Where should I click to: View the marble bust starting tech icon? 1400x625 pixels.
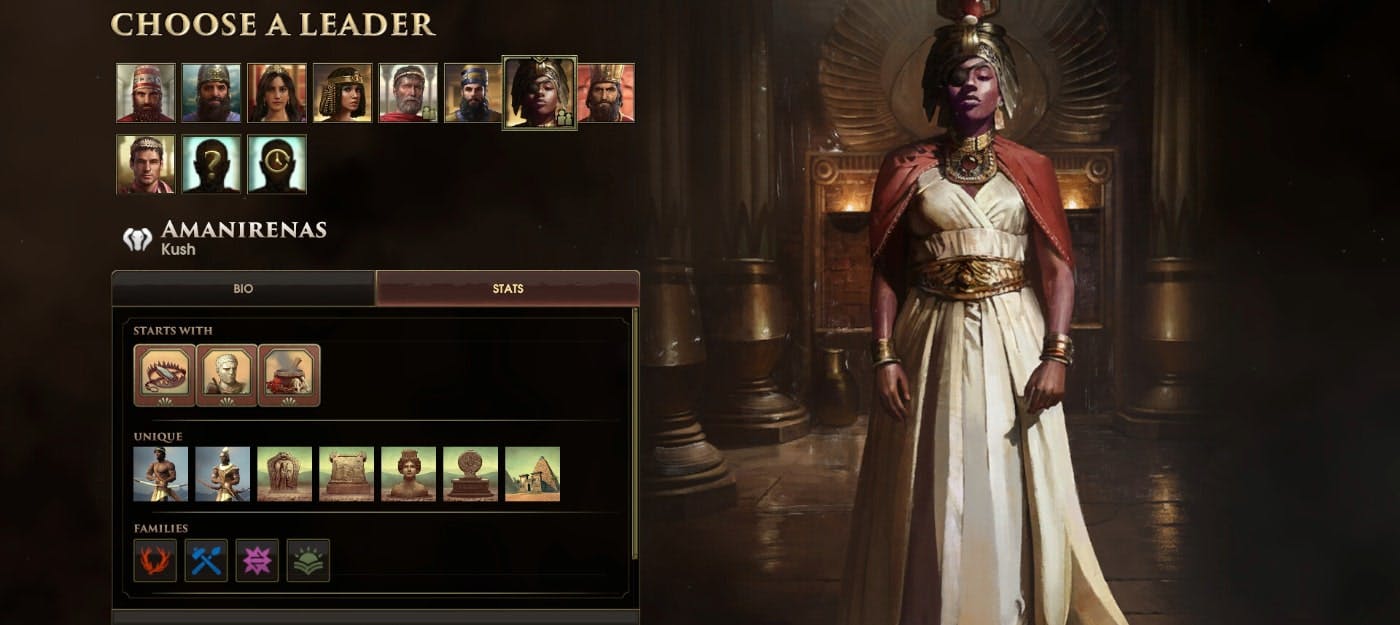227,375
